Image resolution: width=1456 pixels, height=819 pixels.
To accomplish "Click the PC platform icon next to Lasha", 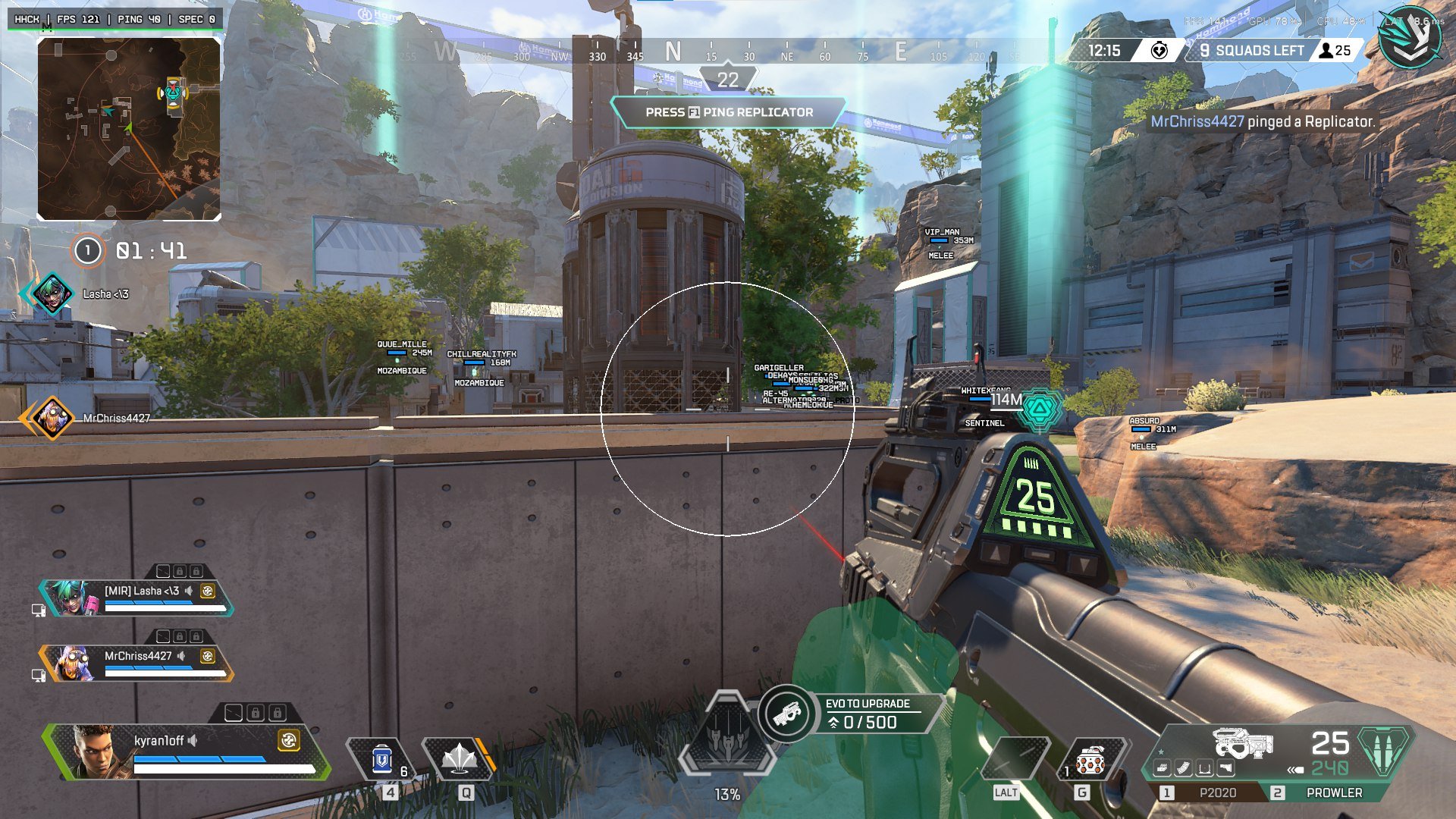I will pyautogui.click(x=39, y=609).
